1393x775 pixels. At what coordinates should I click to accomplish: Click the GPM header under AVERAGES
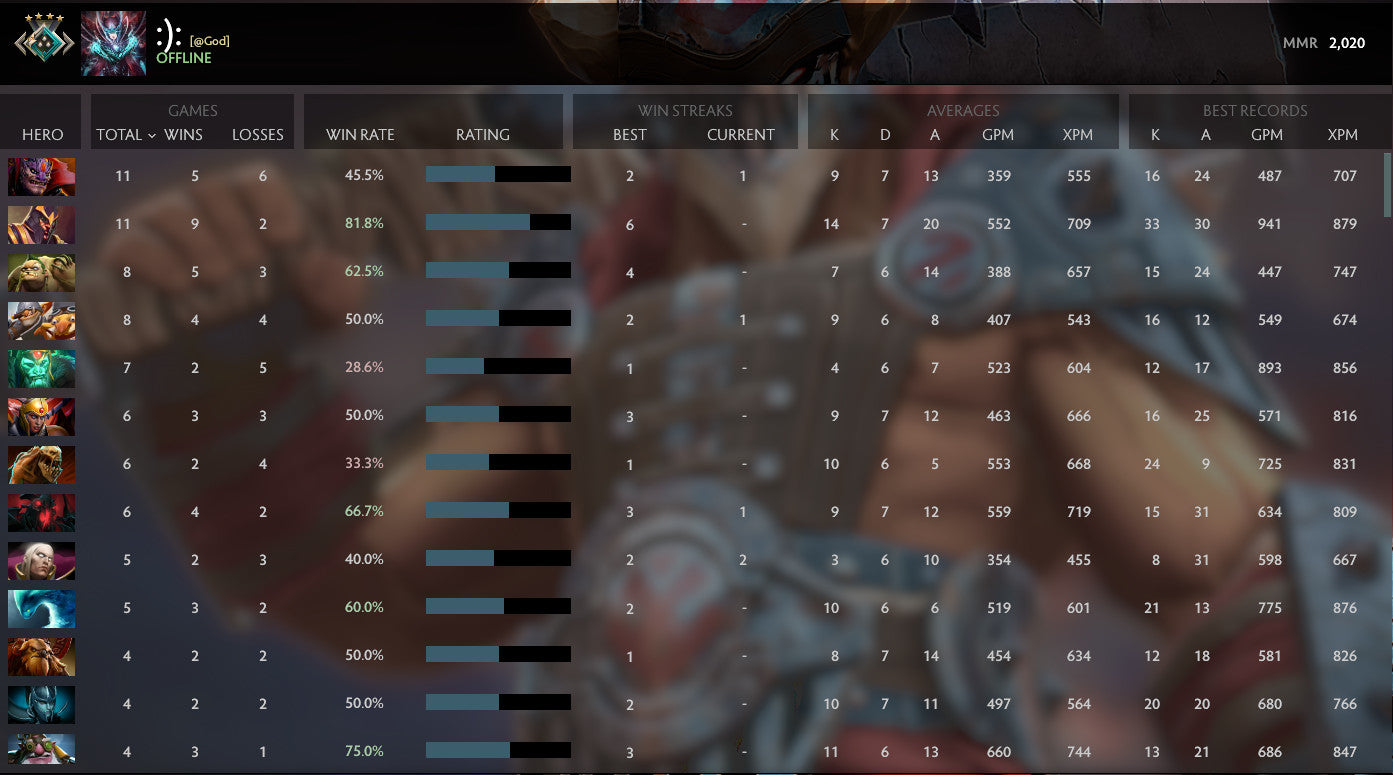click(999, 135)
